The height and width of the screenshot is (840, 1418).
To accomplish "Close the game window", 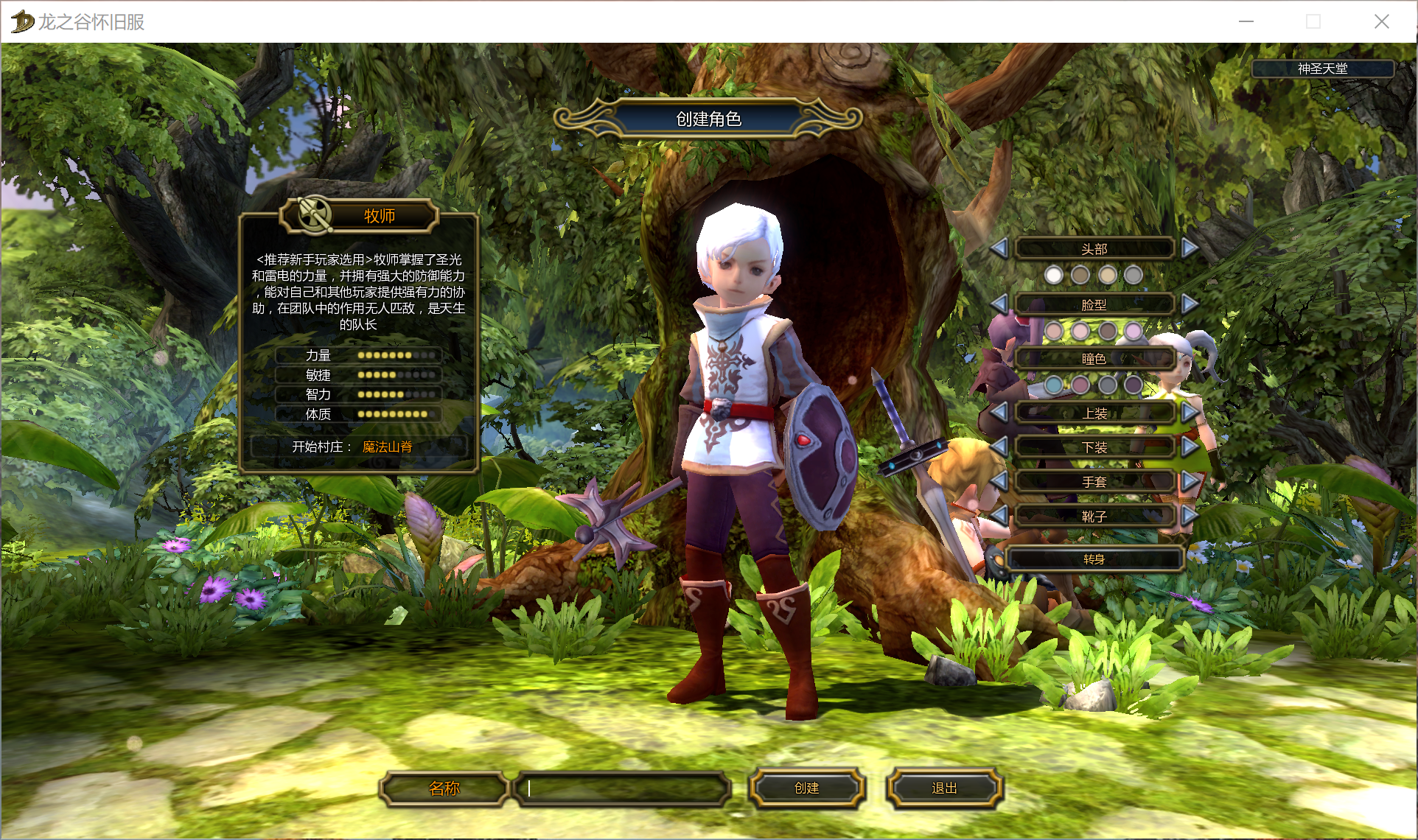I will (x=1382, y=21).
